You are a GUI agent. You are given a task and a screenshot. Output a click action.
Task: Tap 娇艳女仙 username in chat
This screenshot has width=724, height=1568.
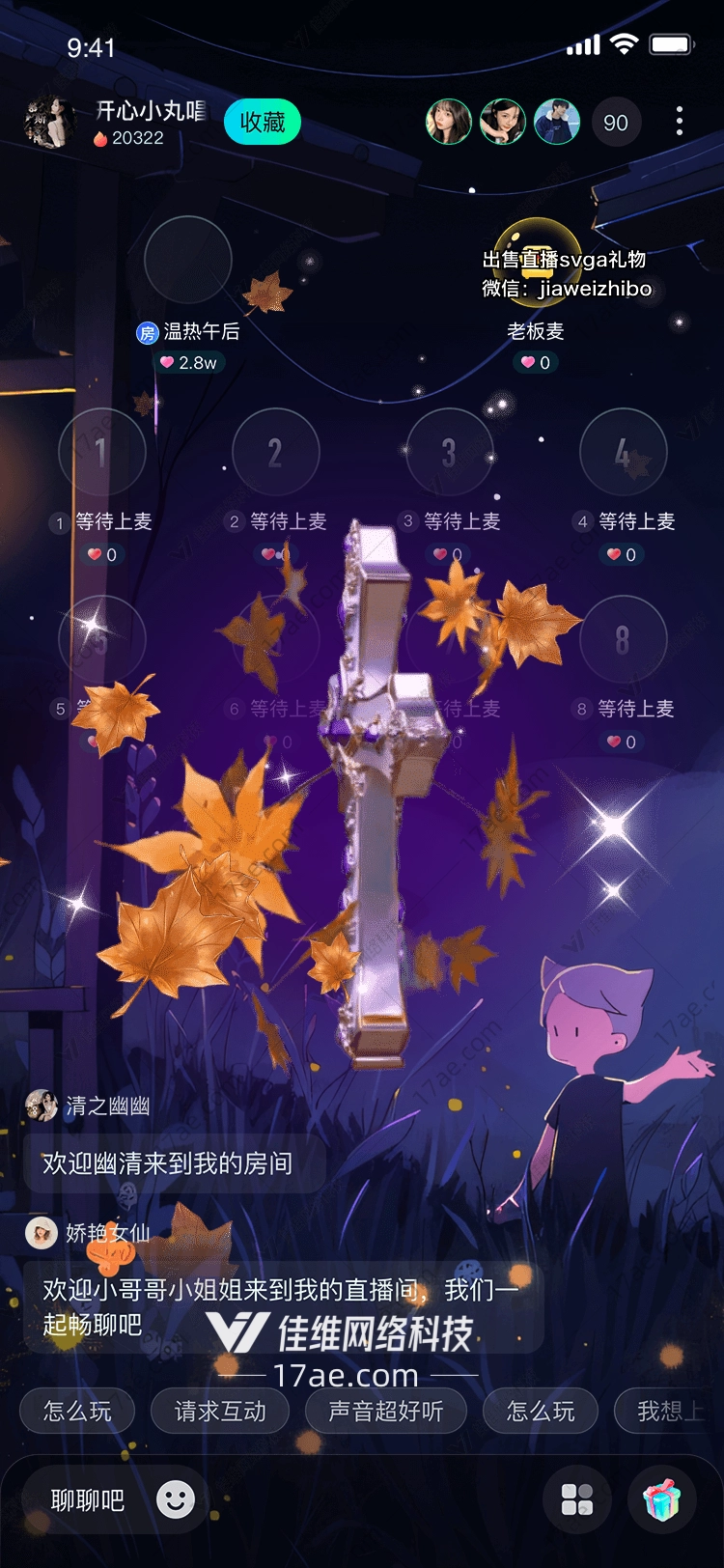pos(107,1233)
